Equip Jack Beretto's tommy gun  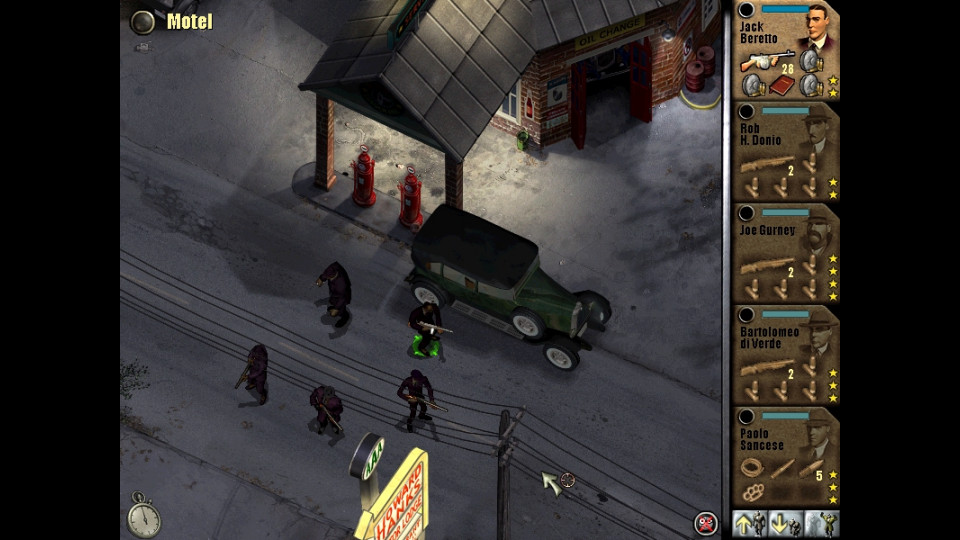[x=766, y=60]
